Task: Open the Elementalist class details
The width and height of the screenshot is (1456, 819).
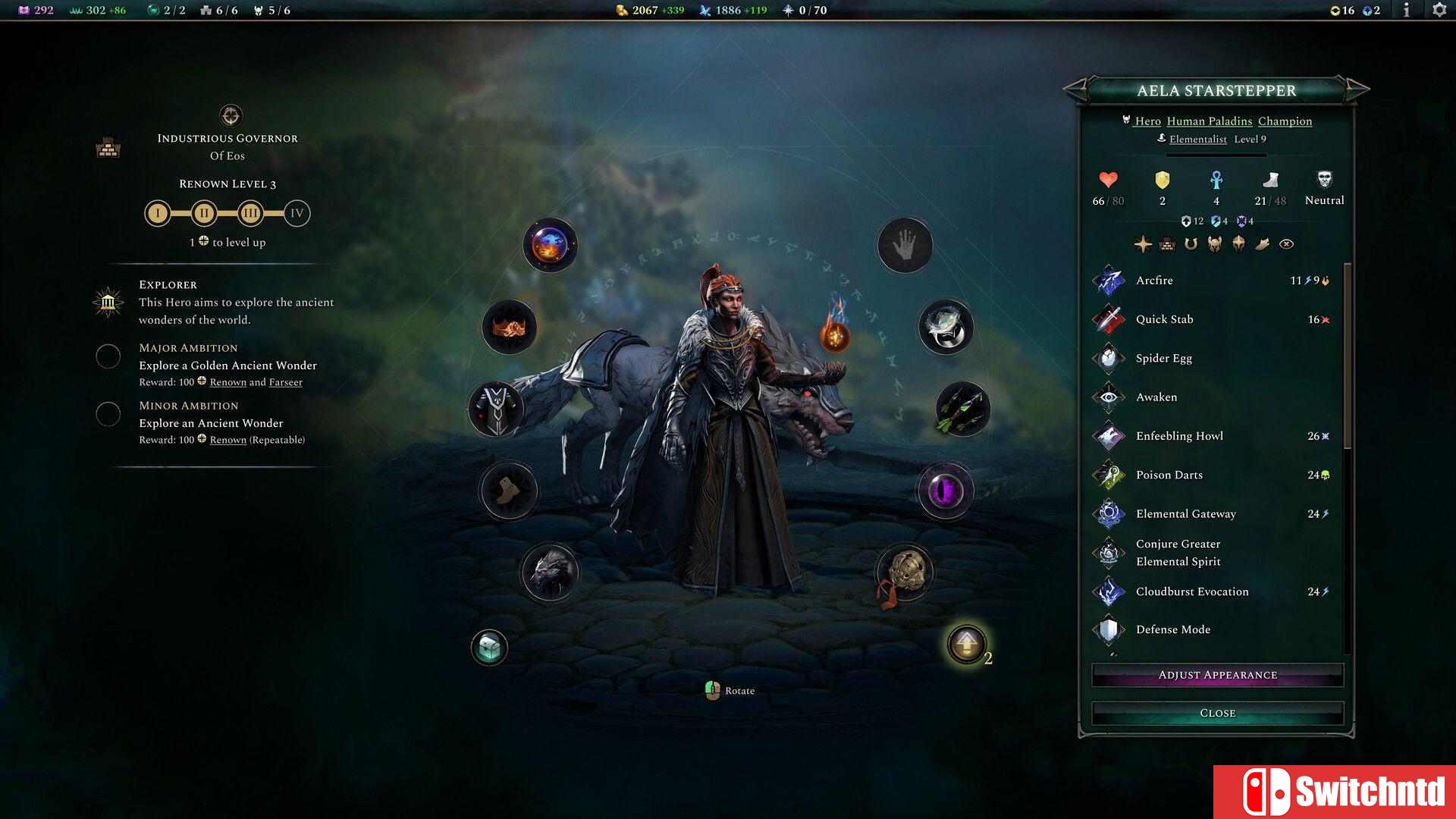Action: [1198, 140]
